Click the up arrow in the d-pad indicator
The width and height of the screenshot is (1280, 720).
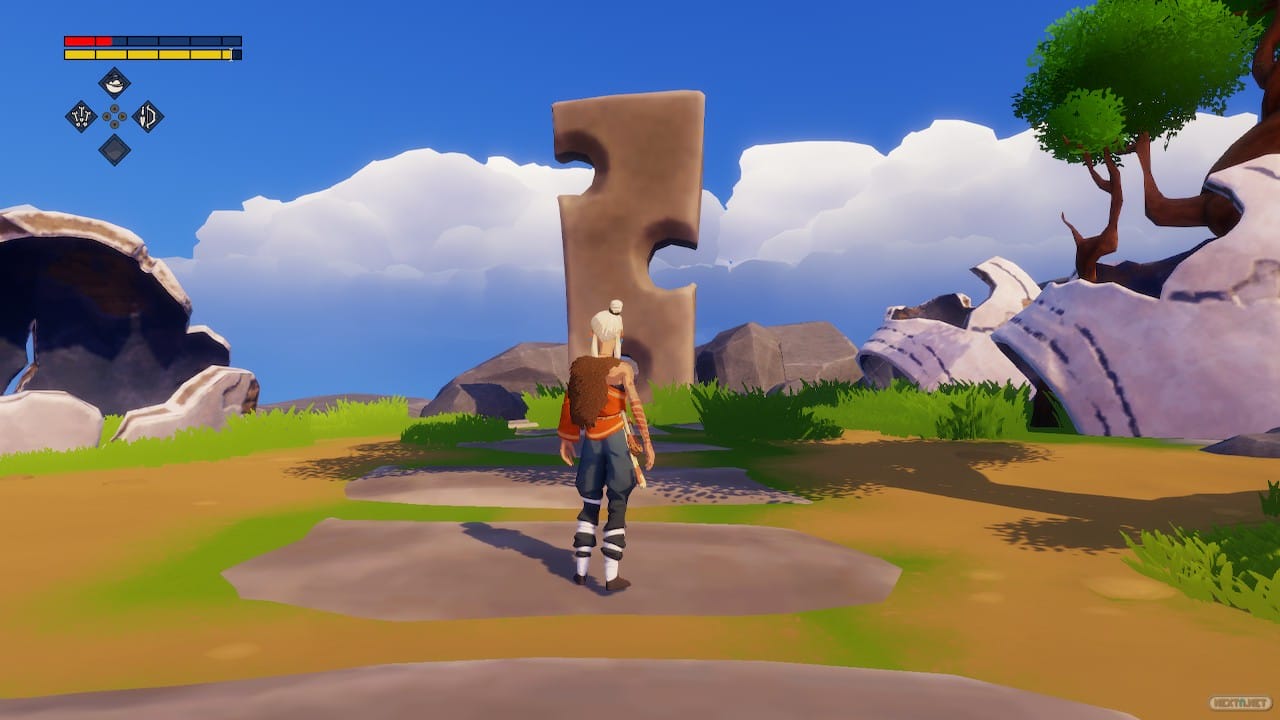click(114, 107)
